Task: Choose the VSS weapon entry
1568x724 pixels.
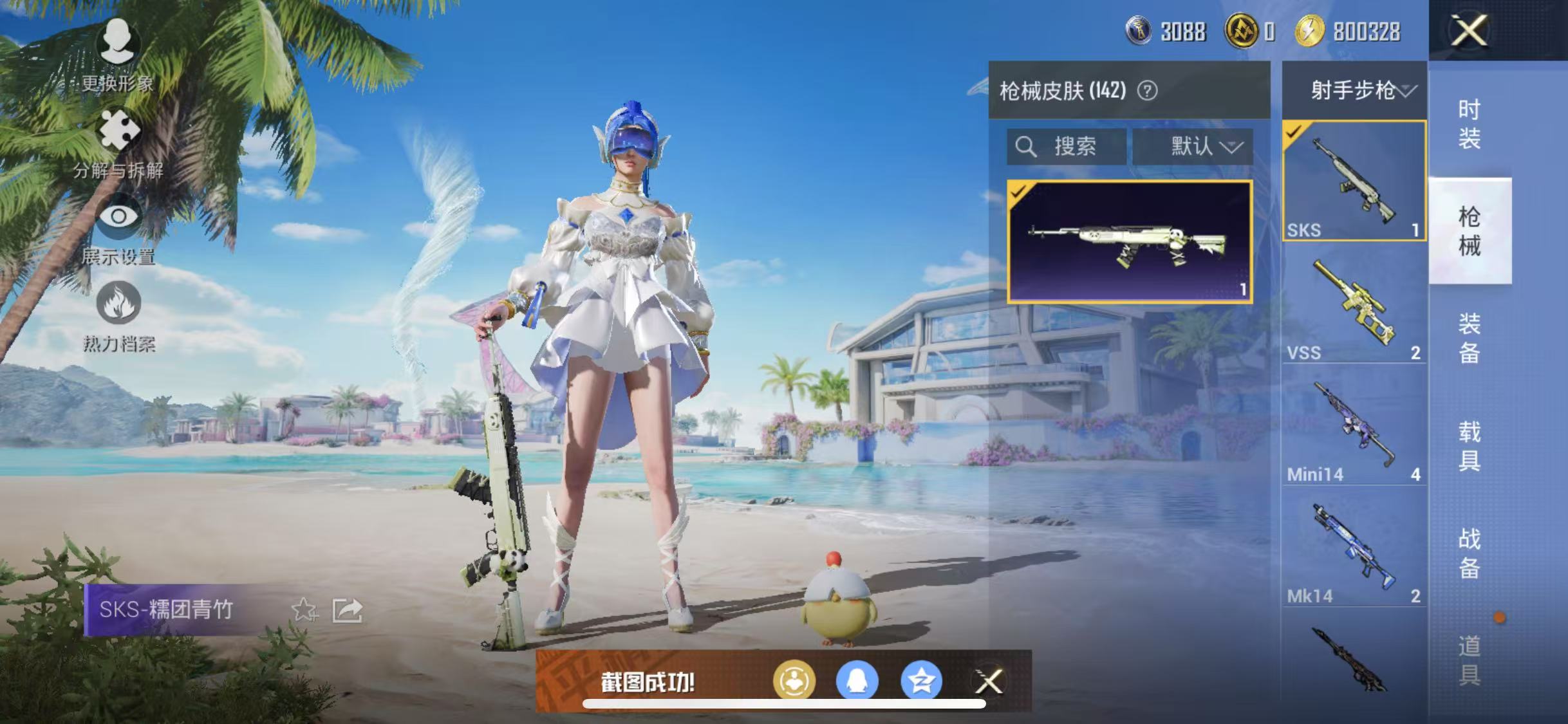Action: coord(1354,304)
